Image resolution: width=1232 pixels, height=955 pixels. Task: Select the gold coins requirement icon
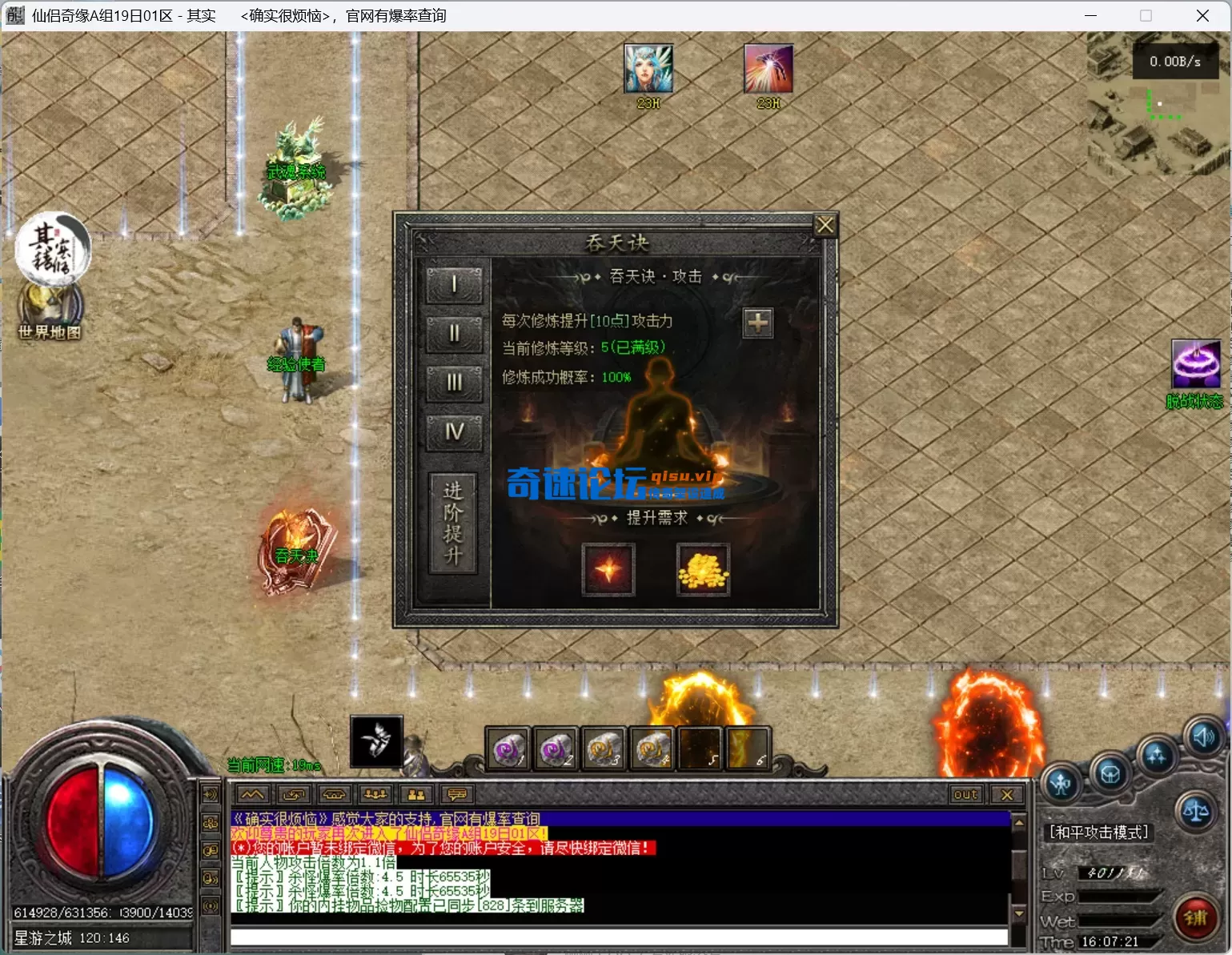point(703,569)
